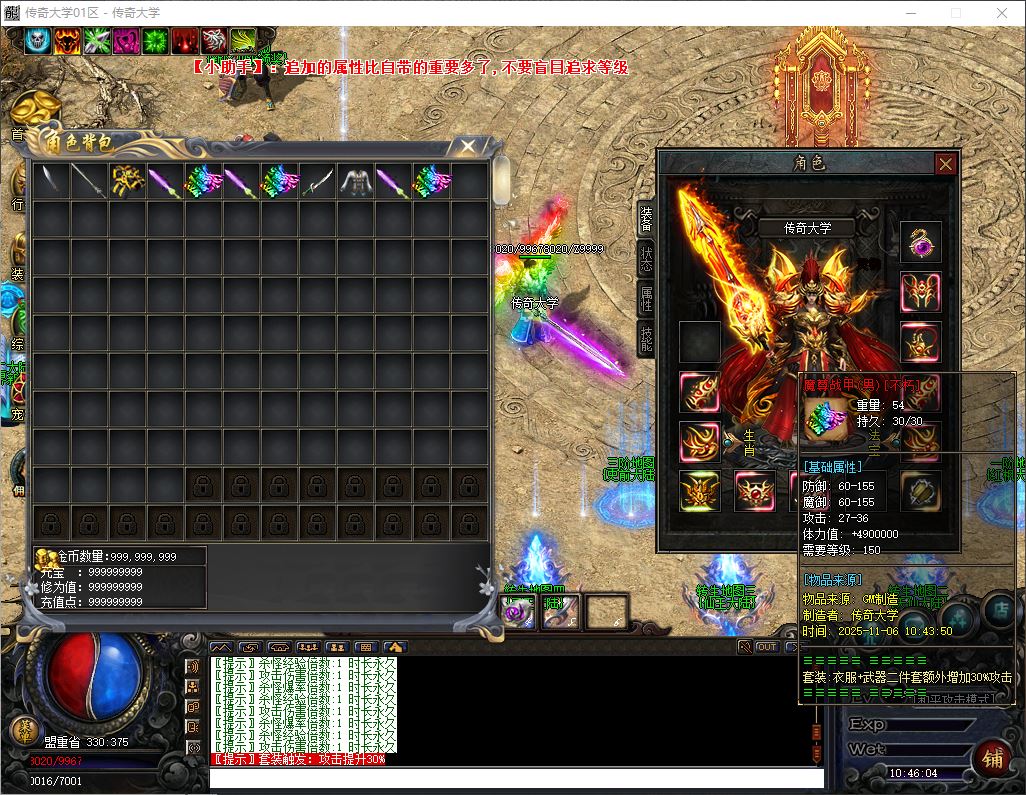The width and height of the screenshot is (1026, 795).
Task: Select the golden armor item in the bag
Action: [128, 181]
